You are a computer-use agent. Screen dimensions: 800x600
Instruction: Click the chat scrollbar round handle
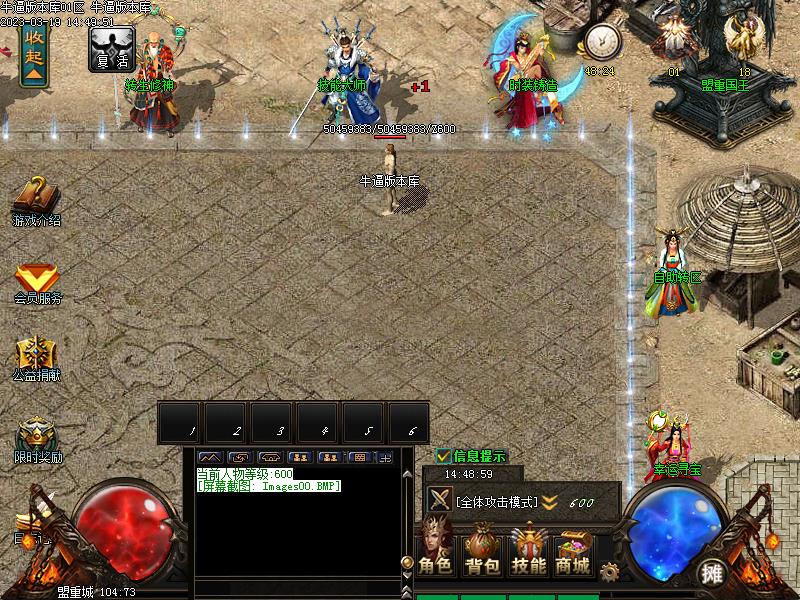[407, 563]
